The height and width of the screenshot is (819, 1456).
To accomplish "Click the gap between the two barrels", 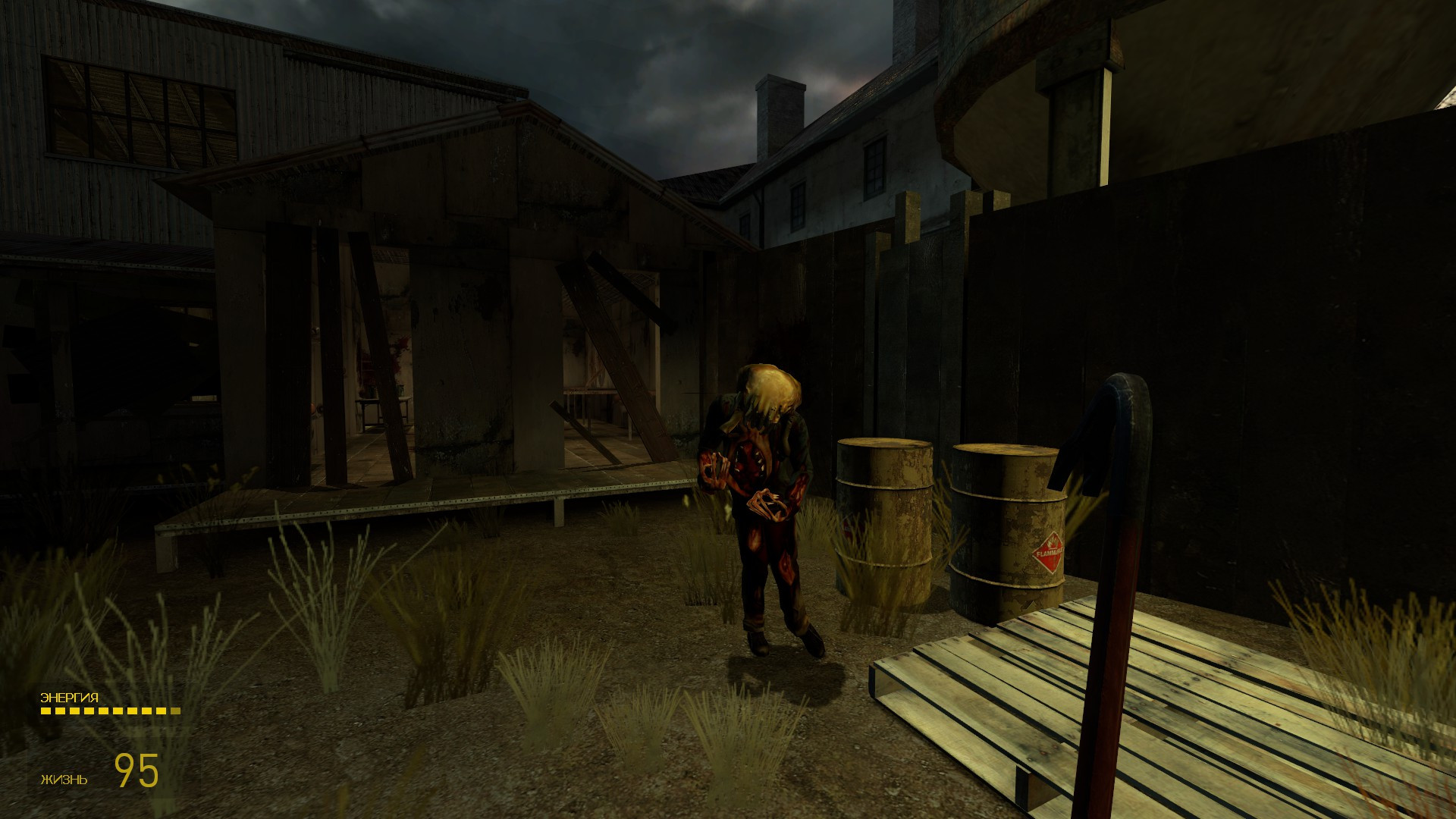I will point(940,516).
